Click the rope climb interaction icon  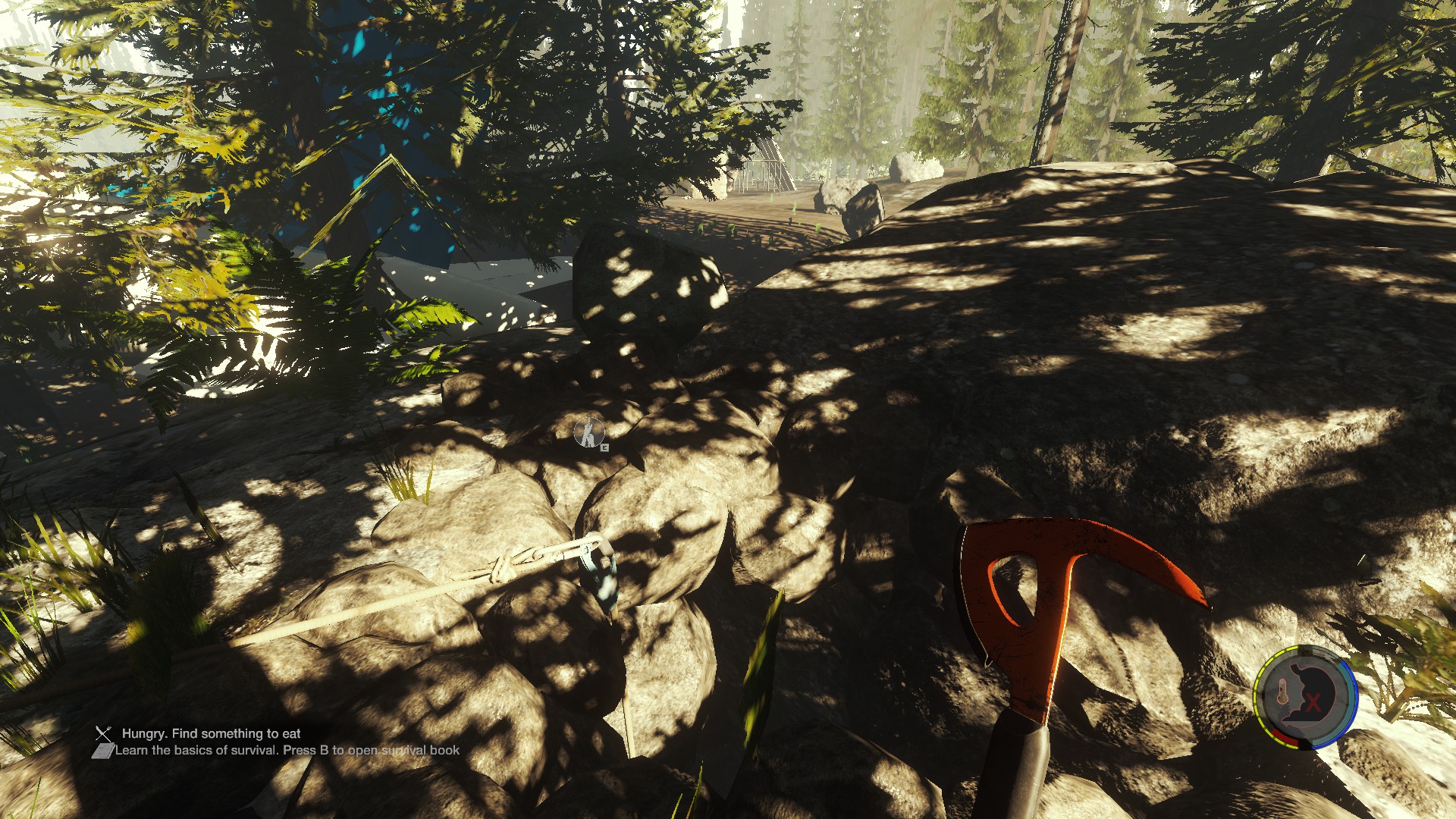pos(588,432)
